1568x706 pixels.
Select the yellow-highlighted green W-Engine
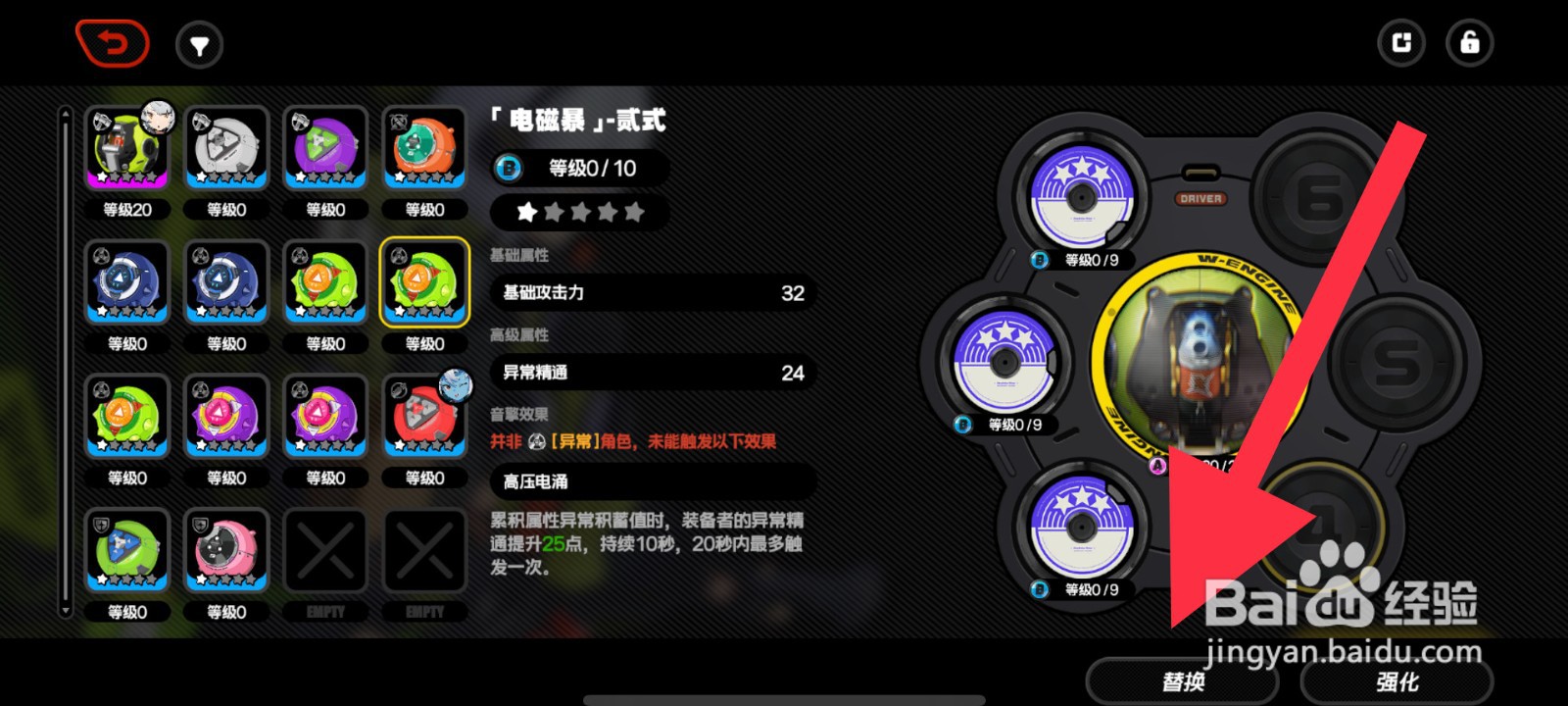point(424,284)
